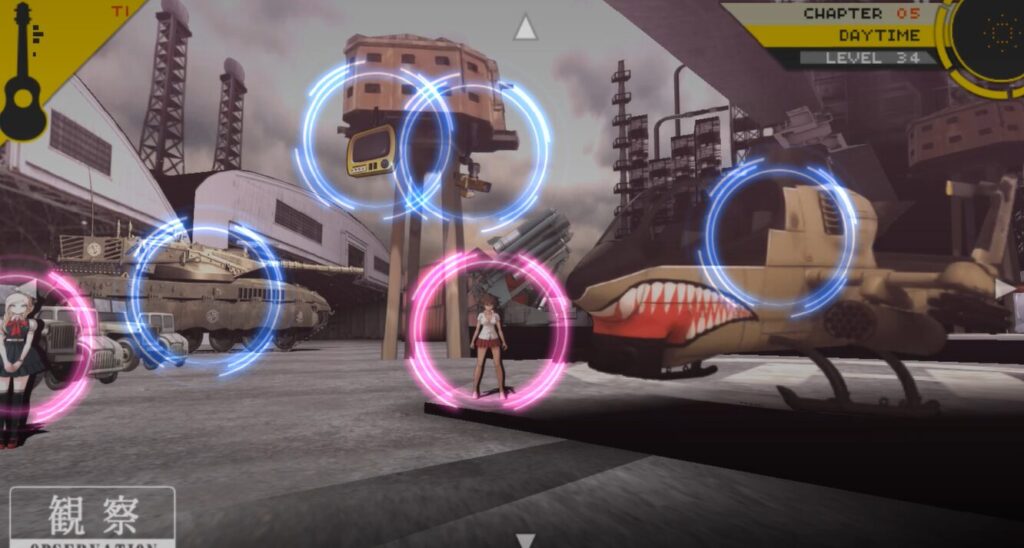The height and width of the screenshot is (548, 1024).
Task: Select the pink-circled girl in red skirt
Action: pyautogui.click(x=489, y=329)
